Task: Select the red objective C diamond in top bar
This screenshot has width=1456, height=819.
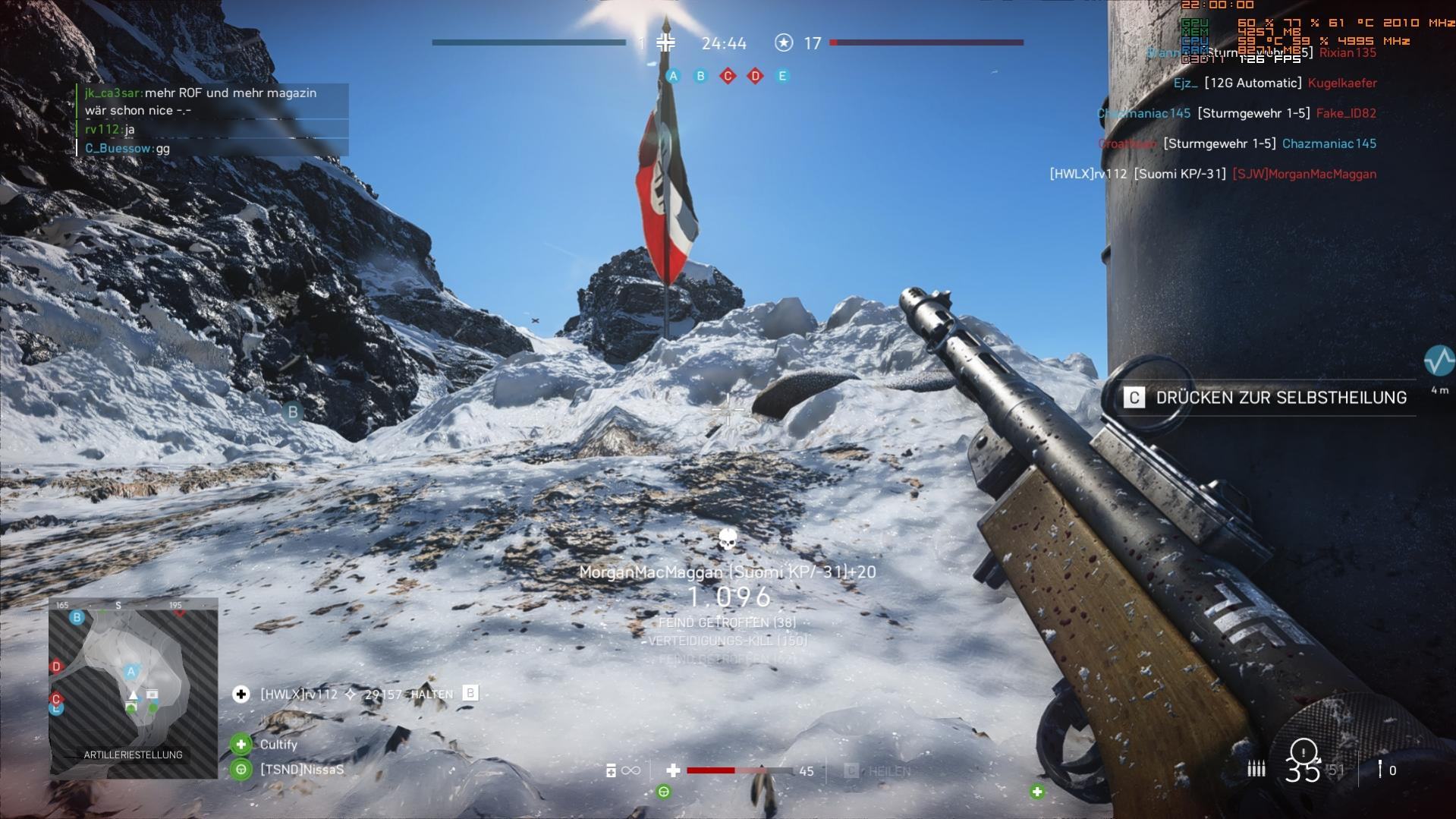Action: click(x=728, y=76)
